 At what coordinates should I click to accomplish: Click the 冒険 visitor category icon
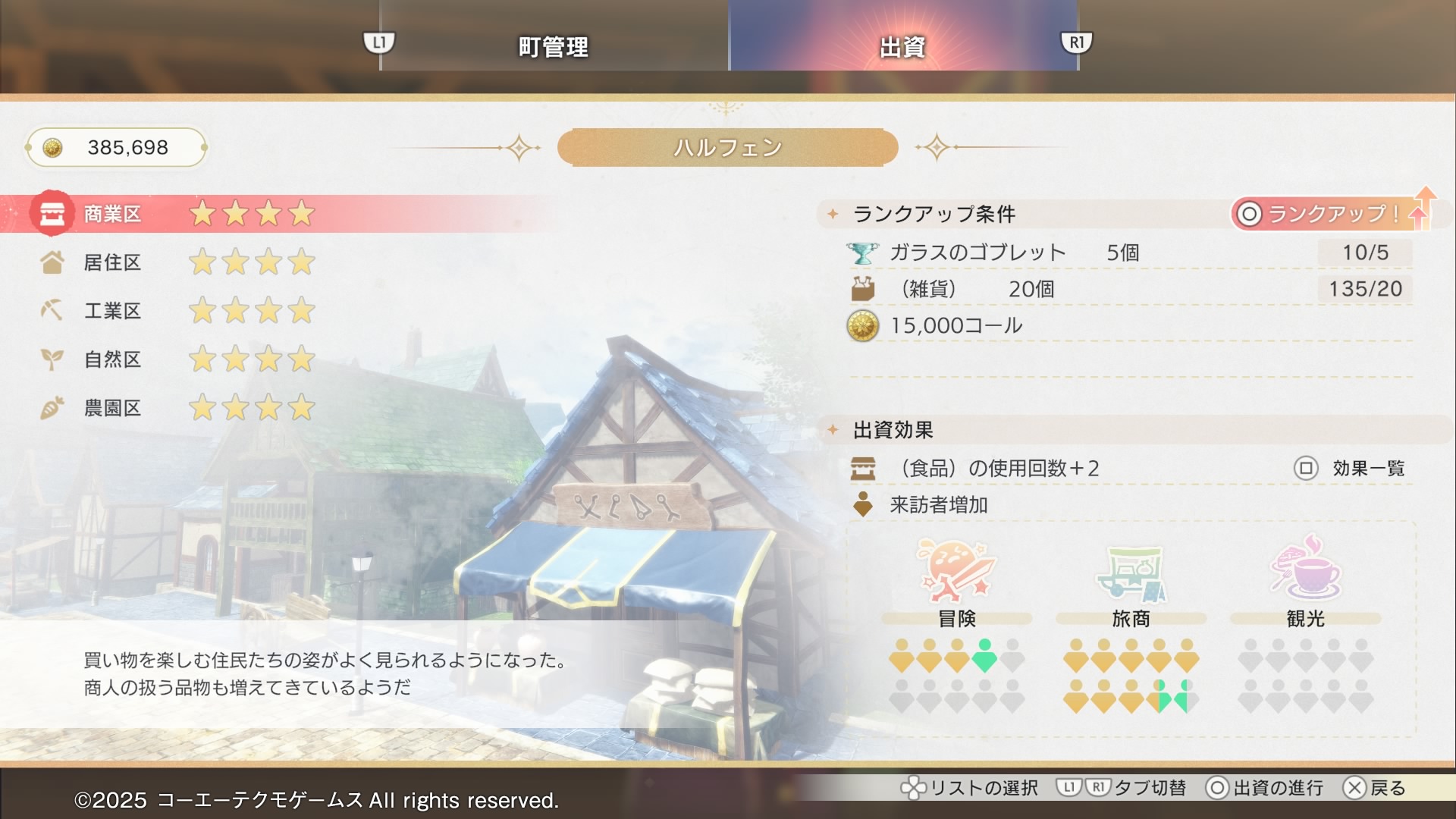click(956, 570)
